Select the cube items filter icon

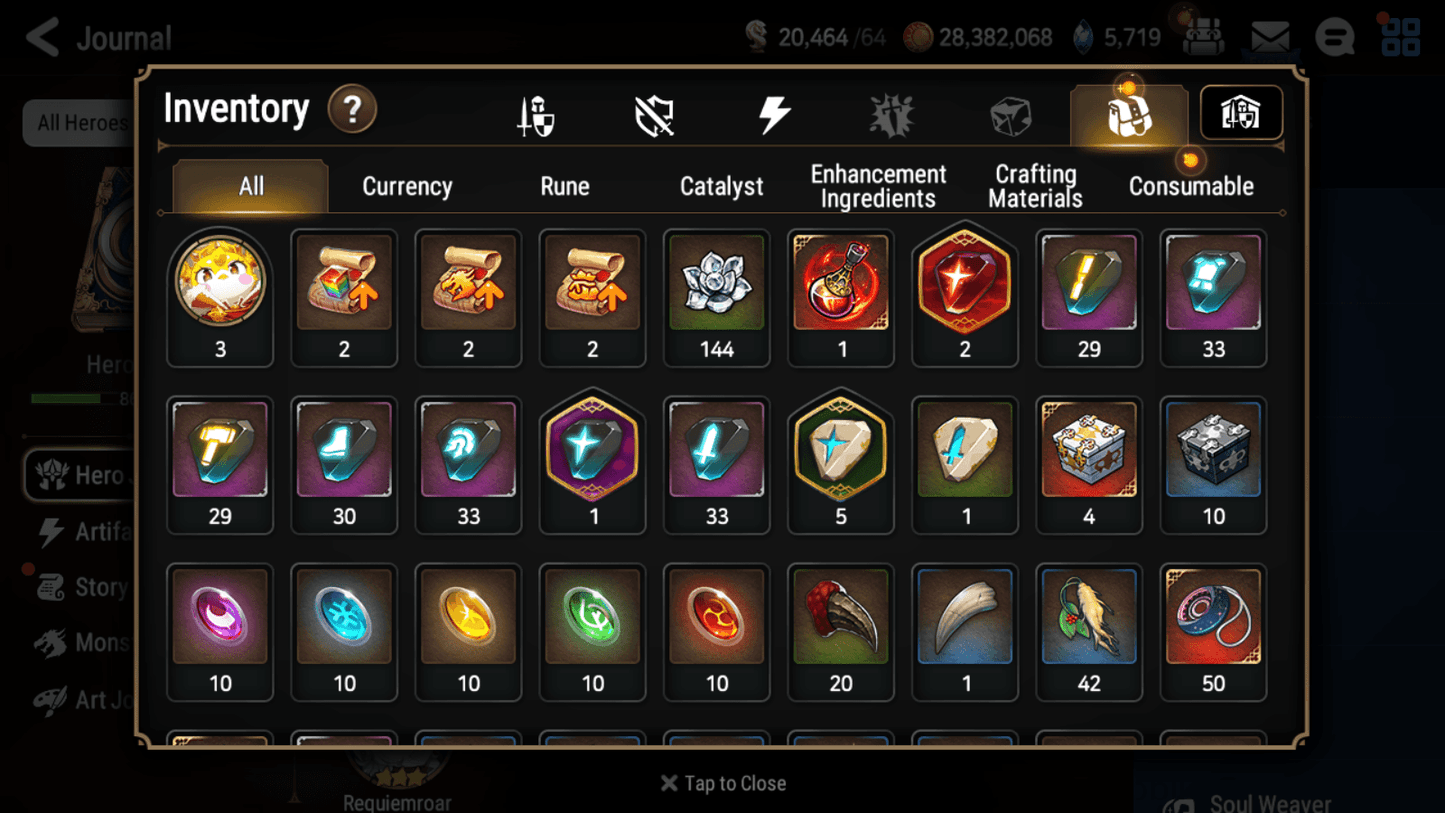click(x=1010, y=113)
